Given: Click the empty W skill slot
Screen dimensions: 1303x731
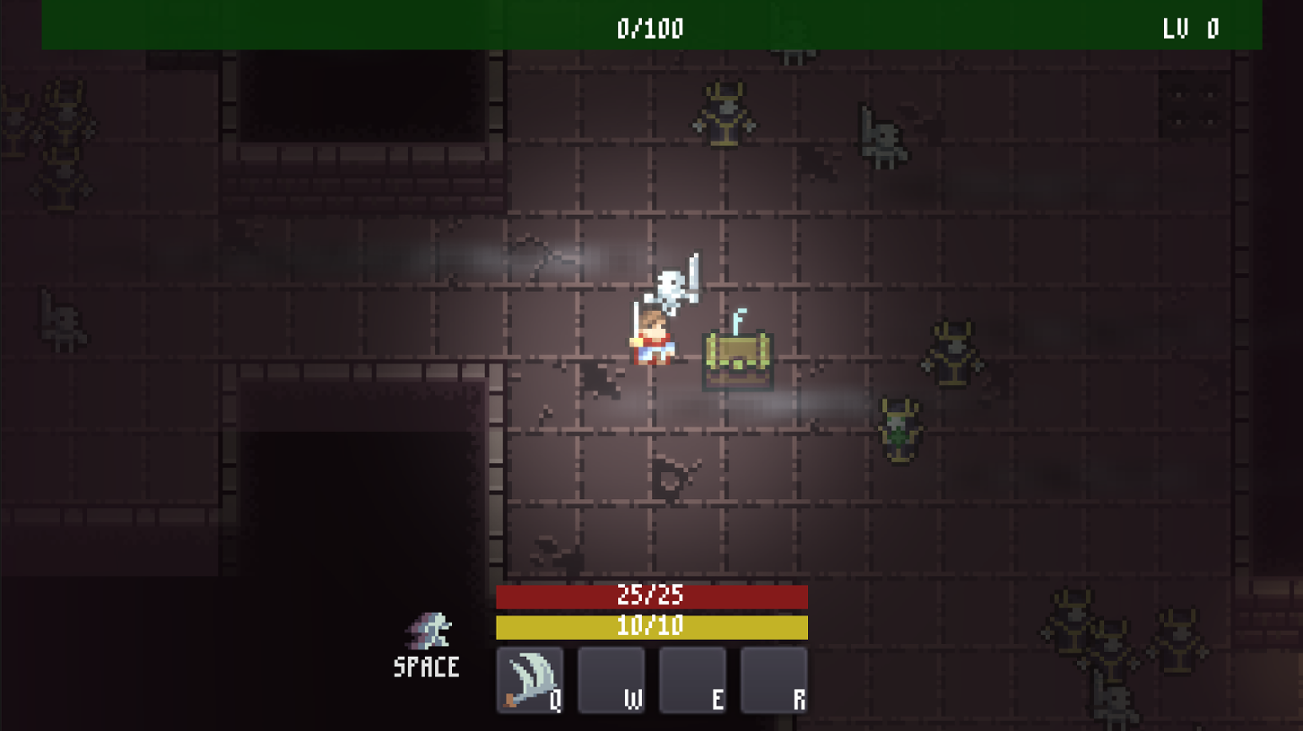Looking at the screenshot, I should 611,679.
